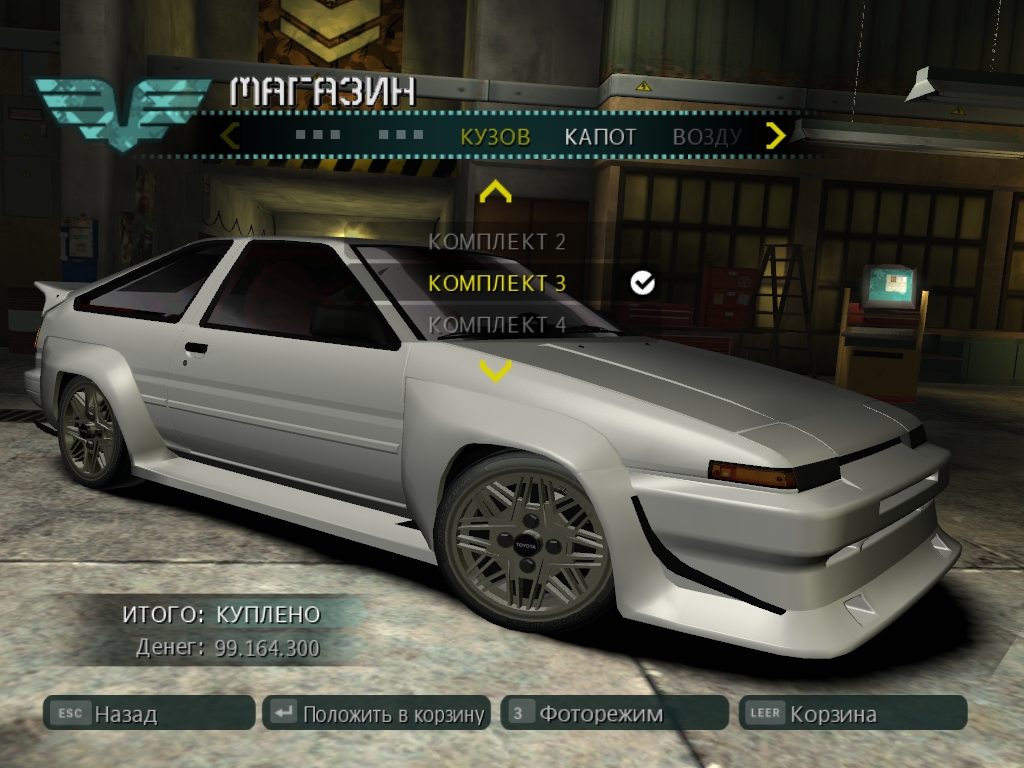
Task: Click the right category arrow
Action: click(x=775, y=135)
